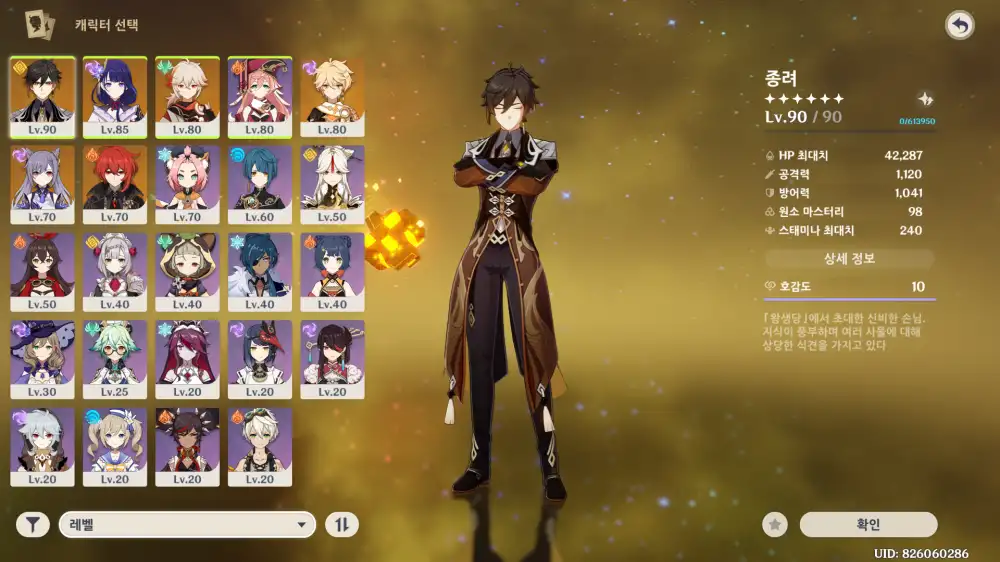1000x562 pixels.
Task: Select Ningguang's Lv.50 portrait
Action: pyautogui.click(x=332, y=184)
